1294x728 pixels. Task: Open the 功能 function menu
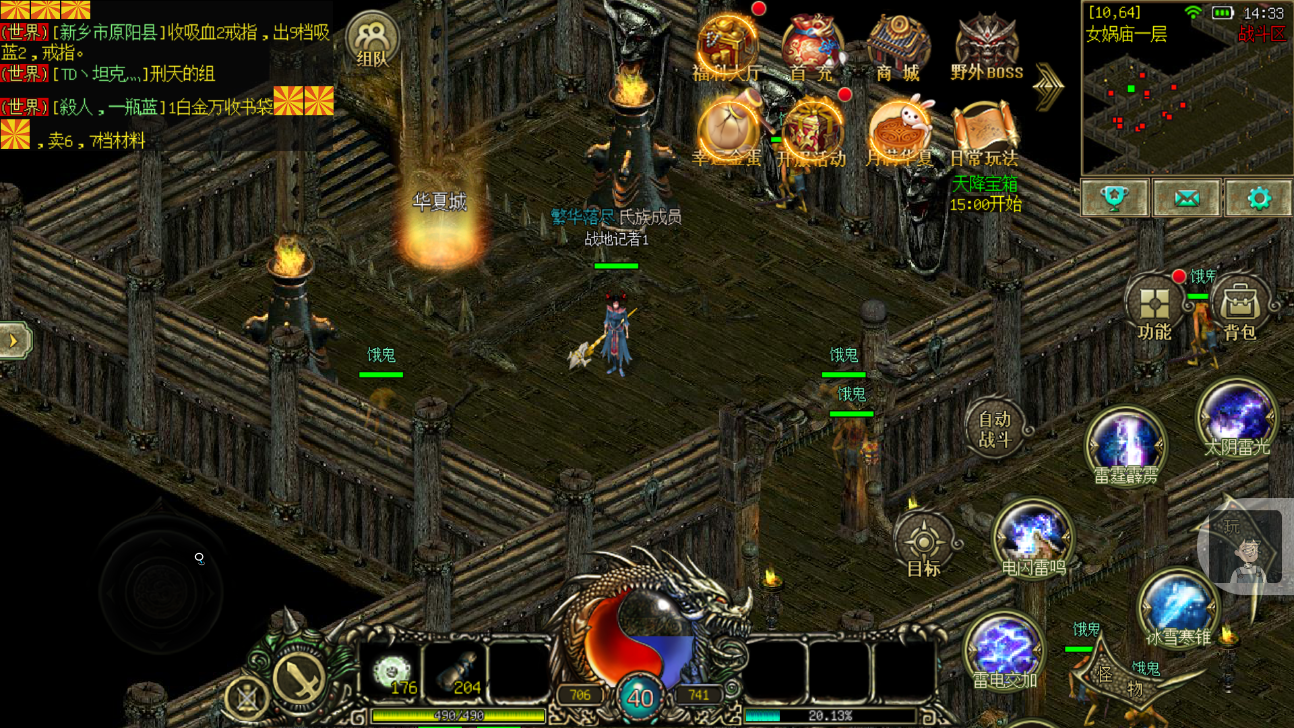pos(1154,307)
